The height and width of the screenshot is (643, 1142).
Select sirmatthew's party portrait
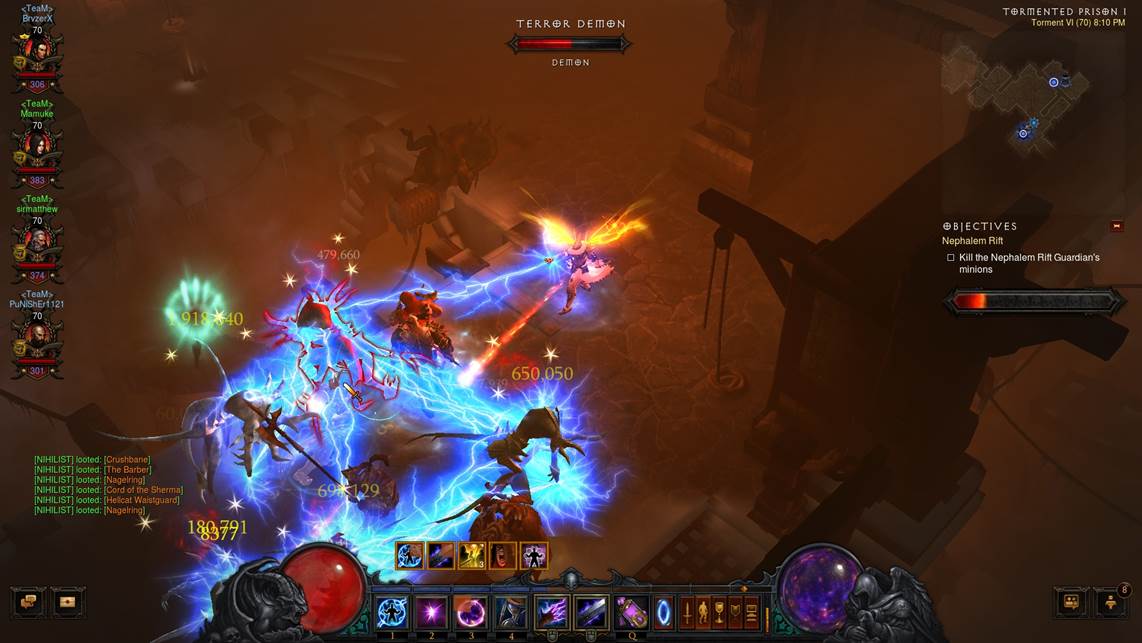coord(37,247)
